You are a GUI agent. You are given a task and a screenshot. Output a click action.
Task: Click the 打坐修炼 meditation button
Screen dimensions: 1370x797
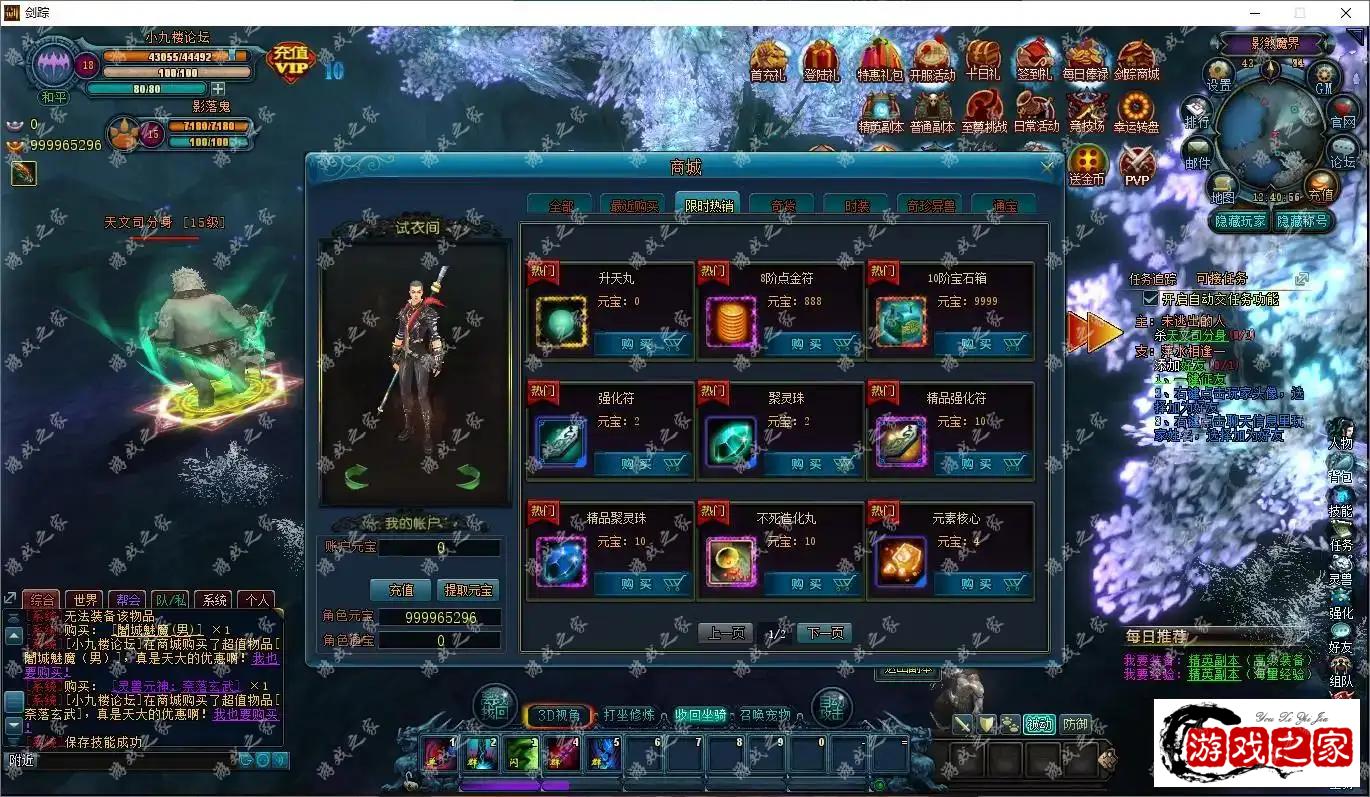tap(628, 715)
